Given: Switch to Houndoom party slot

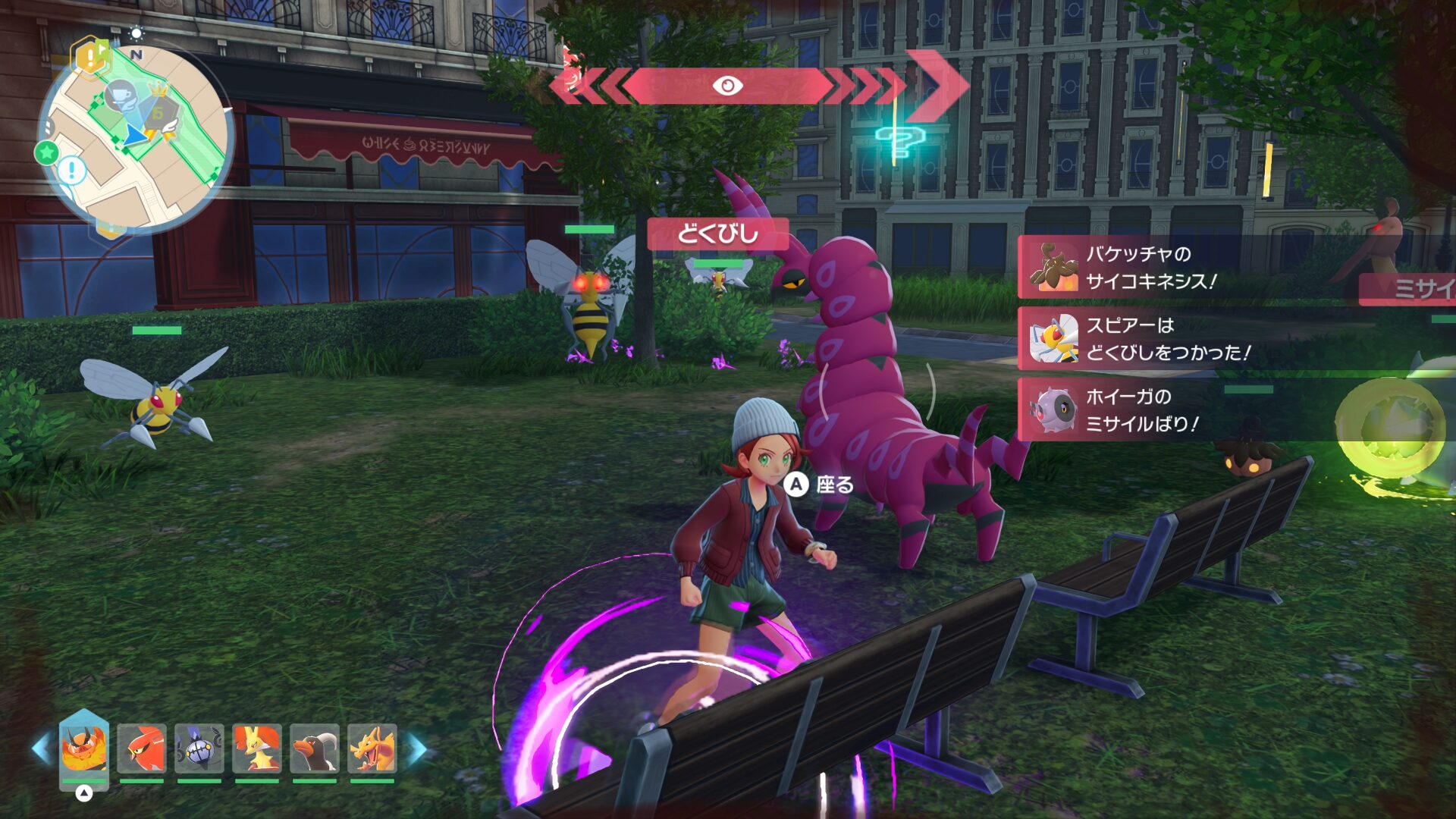Looking at the screenshot, I should [315, 748].
